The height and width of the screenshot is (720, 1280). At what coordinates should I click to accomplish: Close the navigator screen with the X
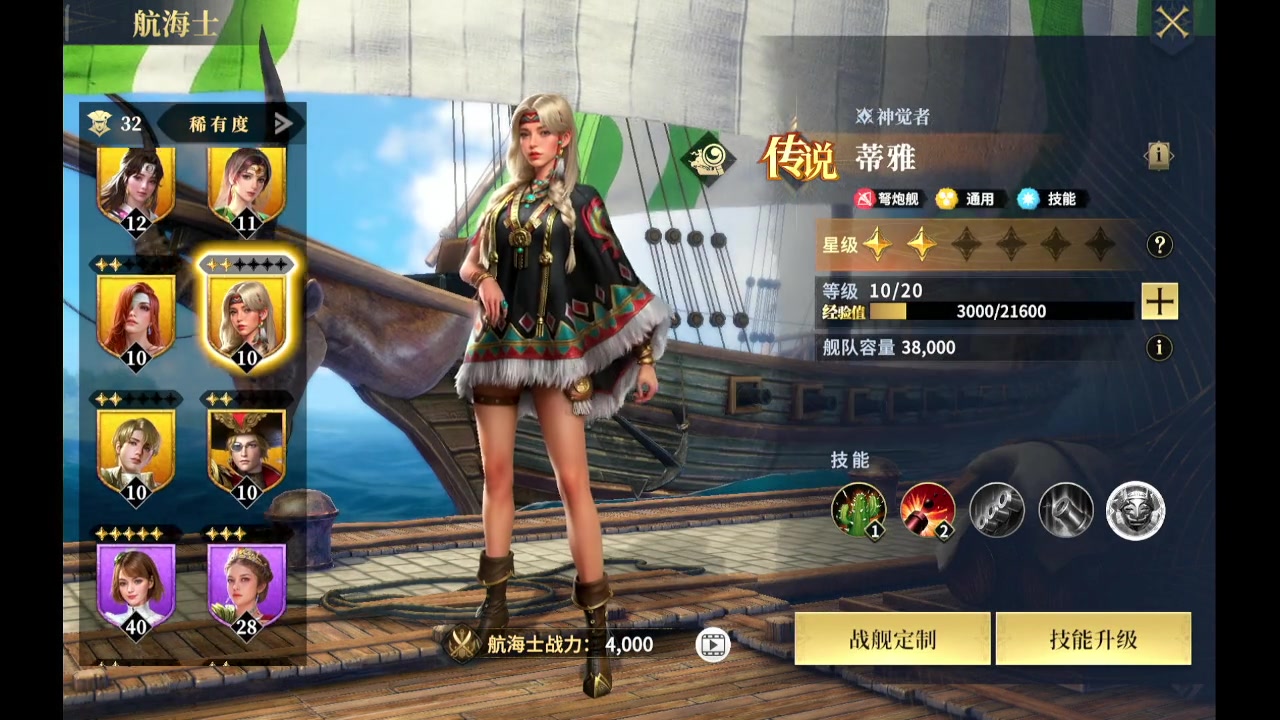tap(1171, 23)
